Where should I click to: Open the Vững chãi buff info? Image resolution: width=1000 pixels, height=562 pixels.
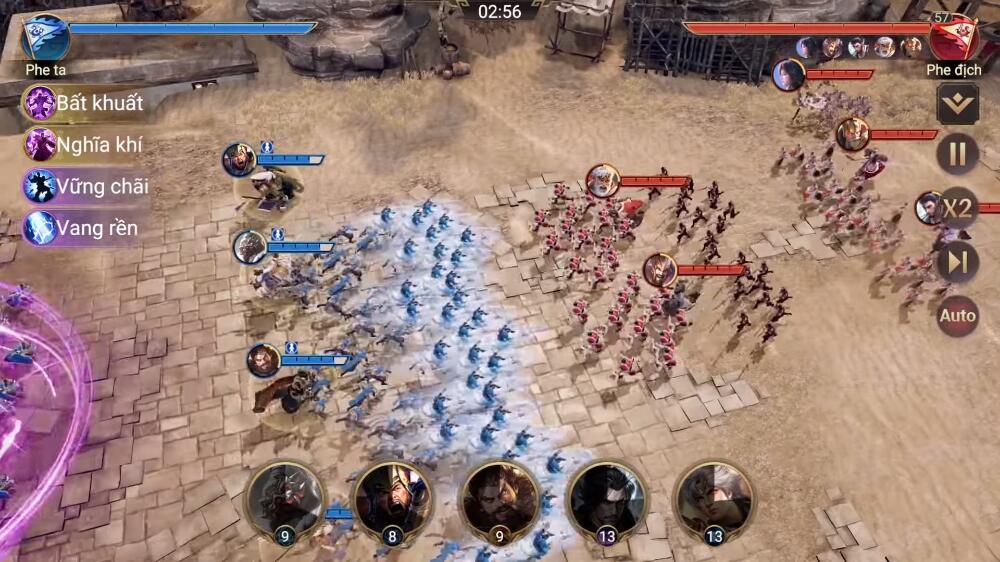point(87,186)
